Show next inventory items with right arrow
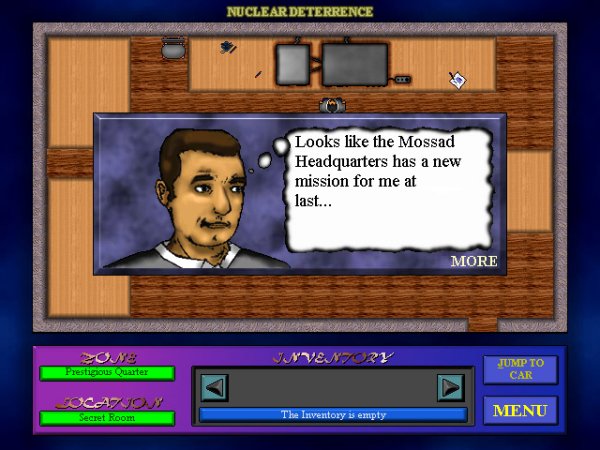600x450 pixels. point(450,387)
